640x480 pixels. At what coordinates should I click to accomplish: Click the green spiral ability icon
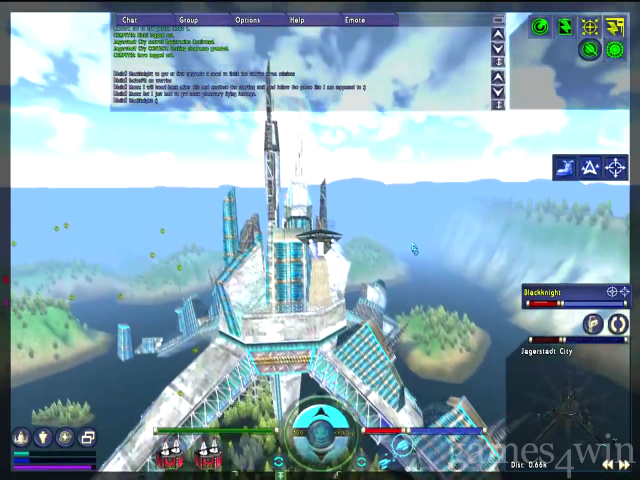pyautogui.click(x=539, y=27)
